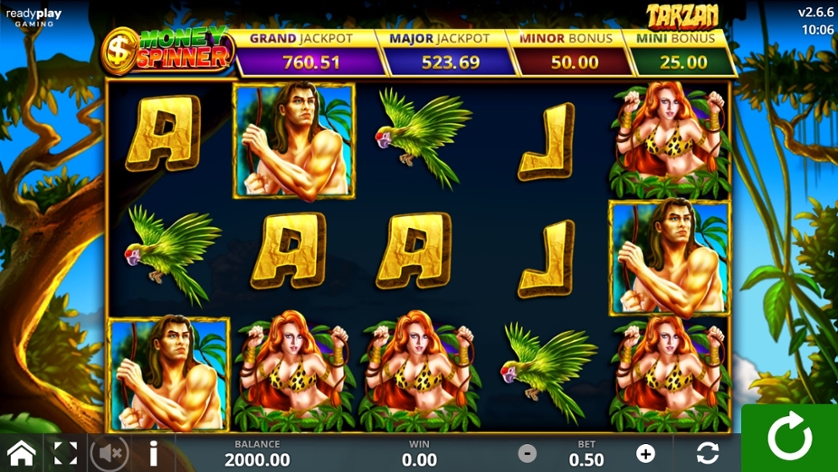Go to the home lobby
838x472 pixels.
pyautogui.click(x=21, y=453)
